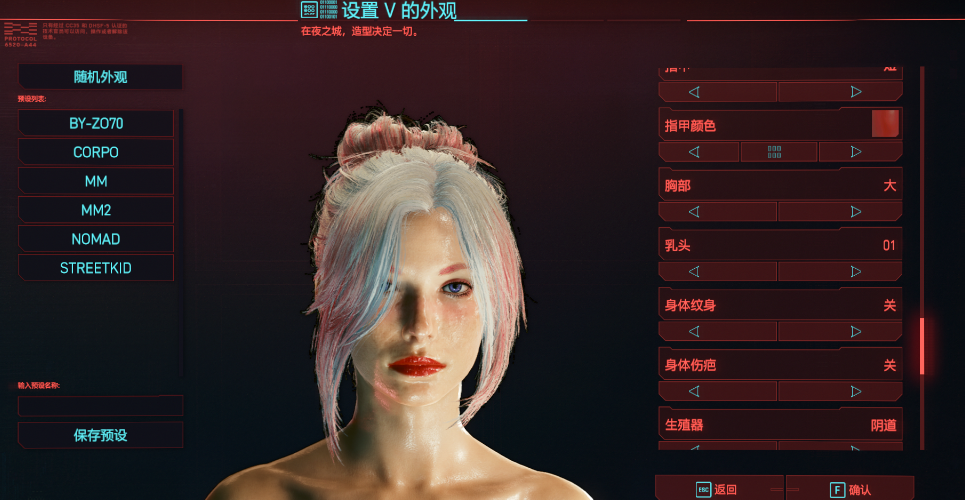Next chest size (胸部) option

coord(856,212)
